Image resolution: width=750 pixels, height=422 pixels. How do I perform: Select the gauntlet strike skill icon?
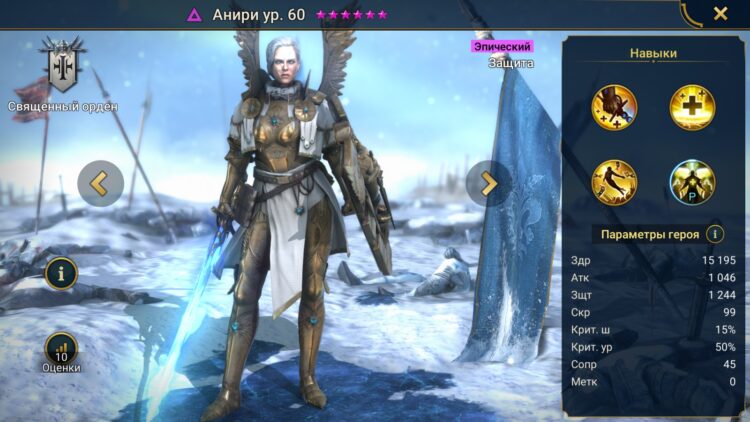[614, 105]
